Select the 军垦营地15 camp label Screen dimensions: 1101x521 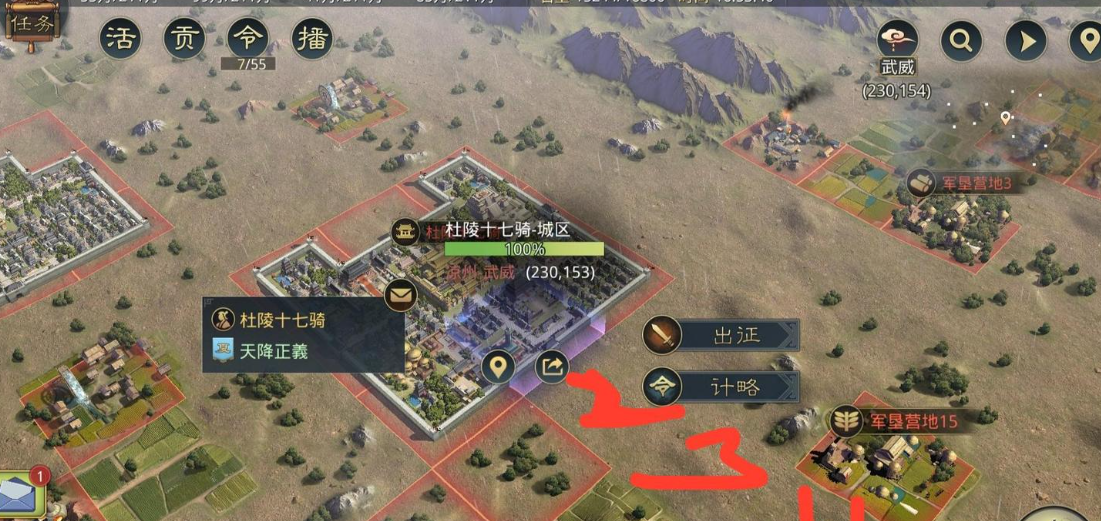(x=896, y=421)
